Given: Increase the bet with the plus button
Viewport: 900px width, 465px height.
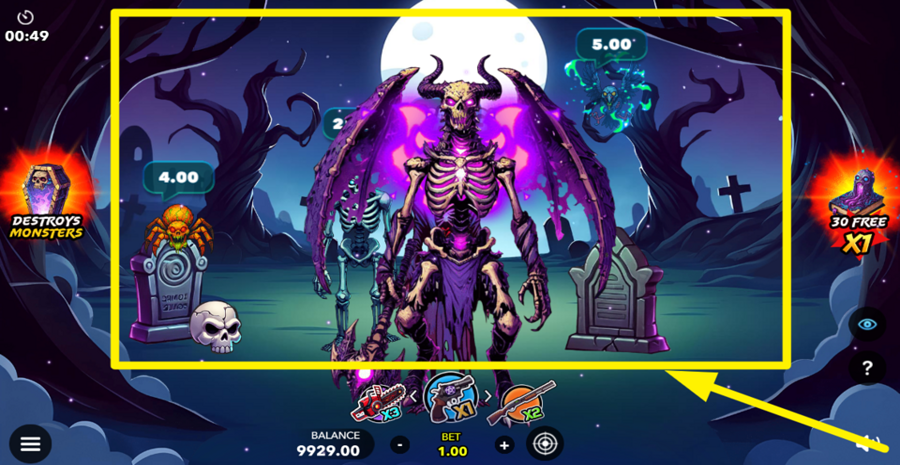Looking at the screenshot, I should pos(504,444).
